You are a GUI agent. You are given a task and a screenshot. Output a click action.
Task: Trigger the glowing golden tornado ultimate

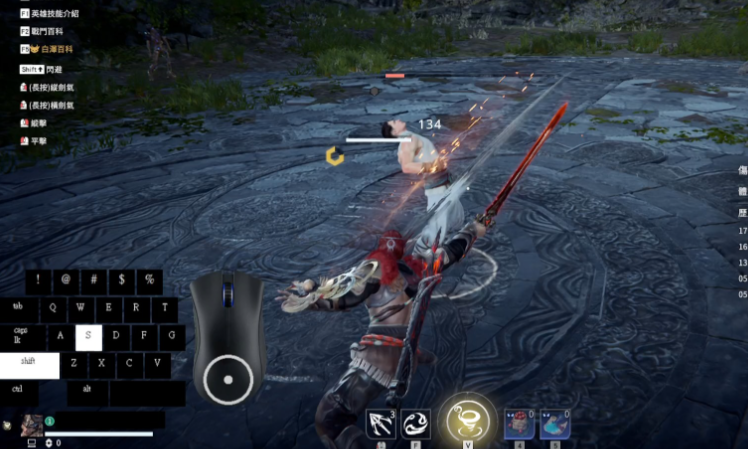[x=466, y=419]
